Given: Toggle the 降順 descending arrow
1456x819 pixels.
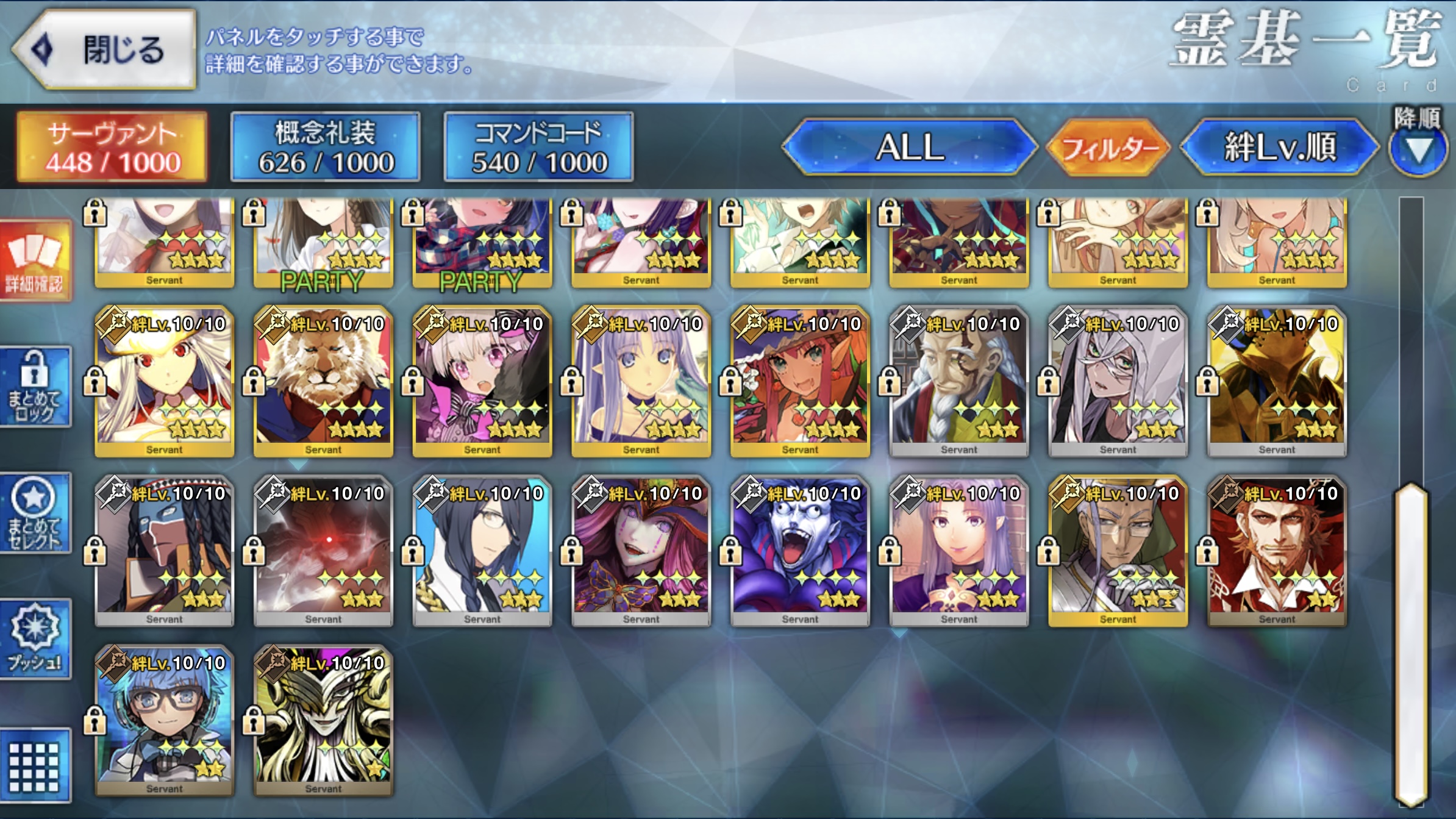Looking at the screenshot, I should pos(1418,150).
